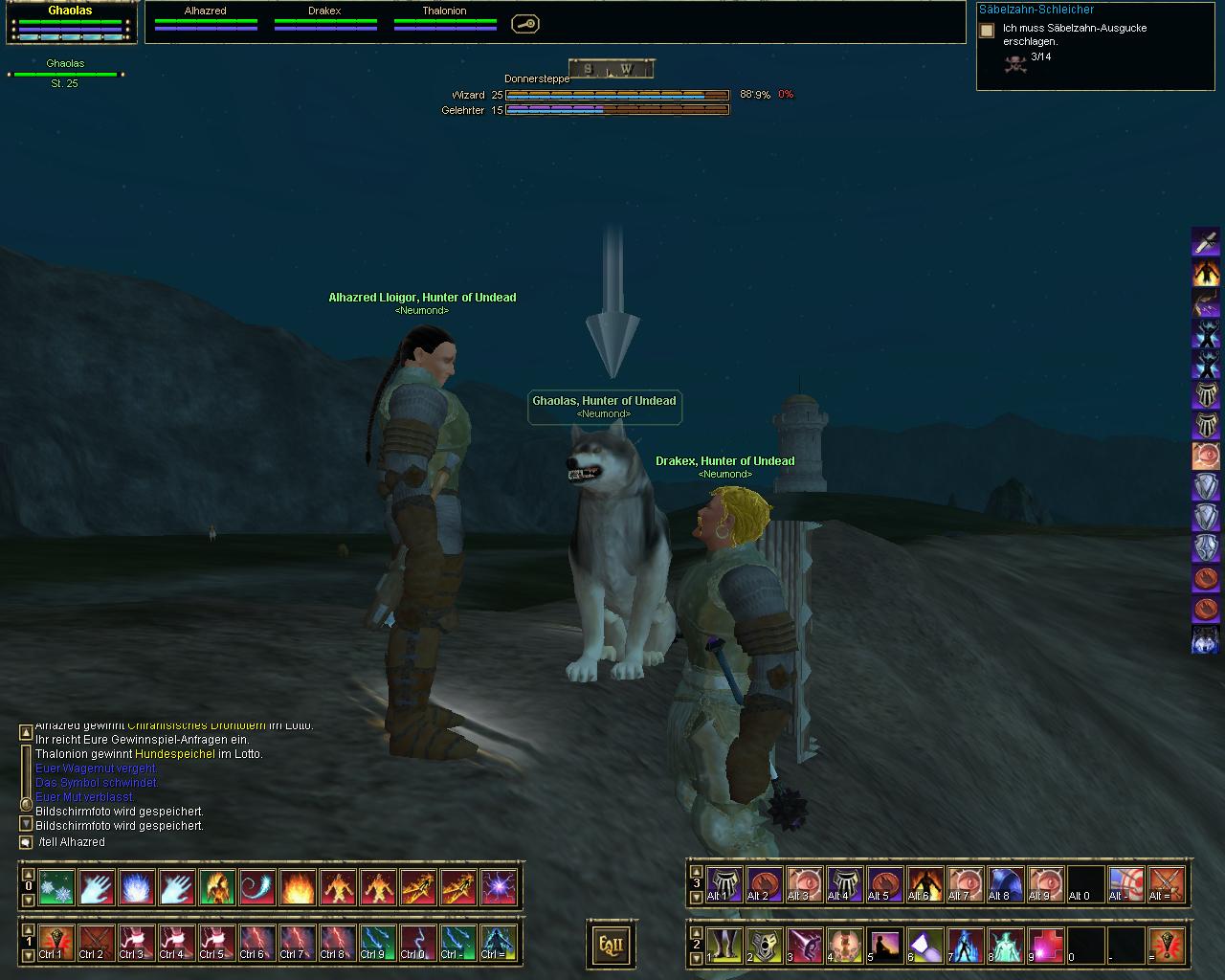
Task: Cast the snowflake spell in the hotbar
Action: (x=56, y=887)
